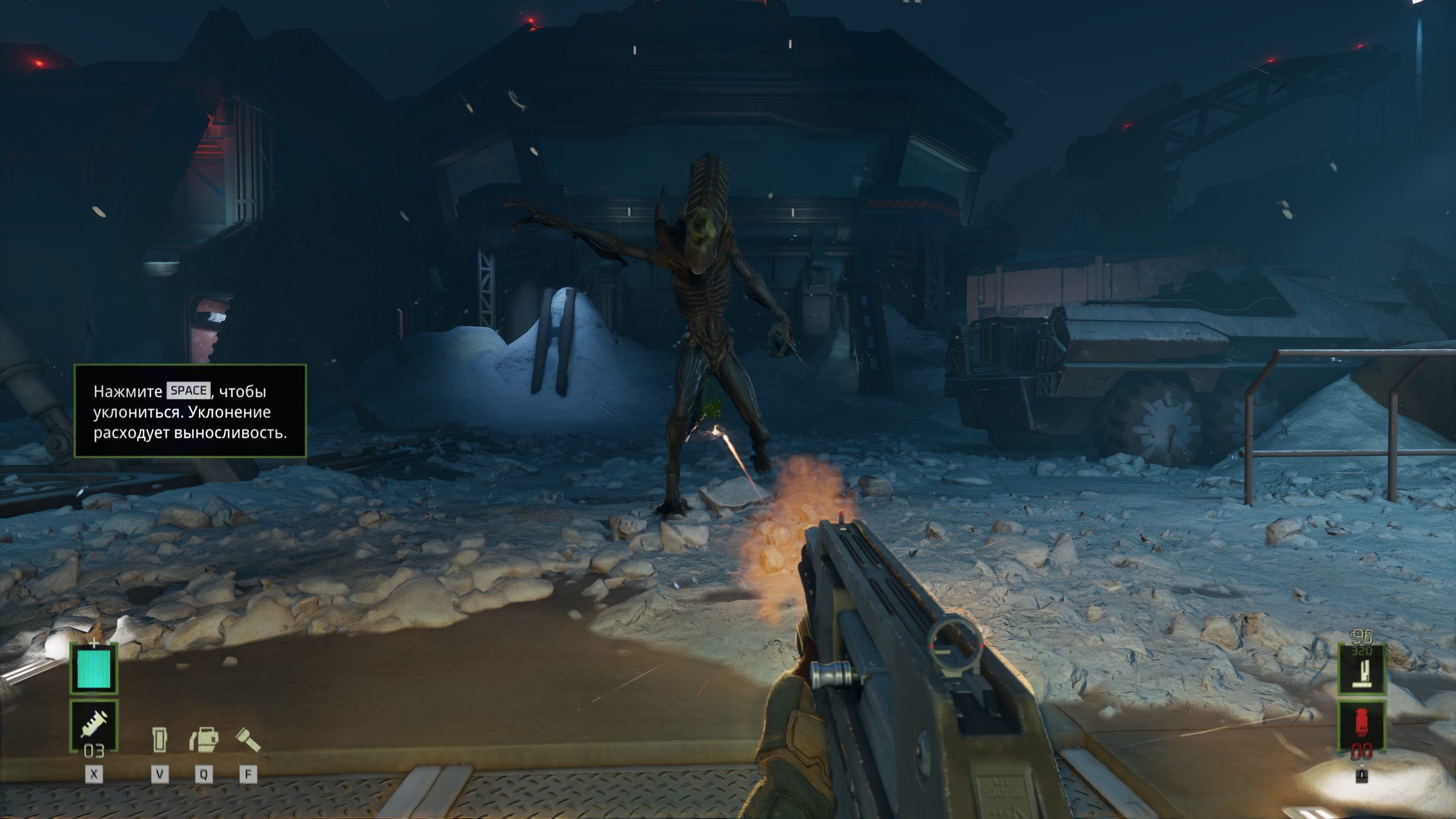Toggle the flashlight icon
1456x819 pixels.
coord(248,739)
